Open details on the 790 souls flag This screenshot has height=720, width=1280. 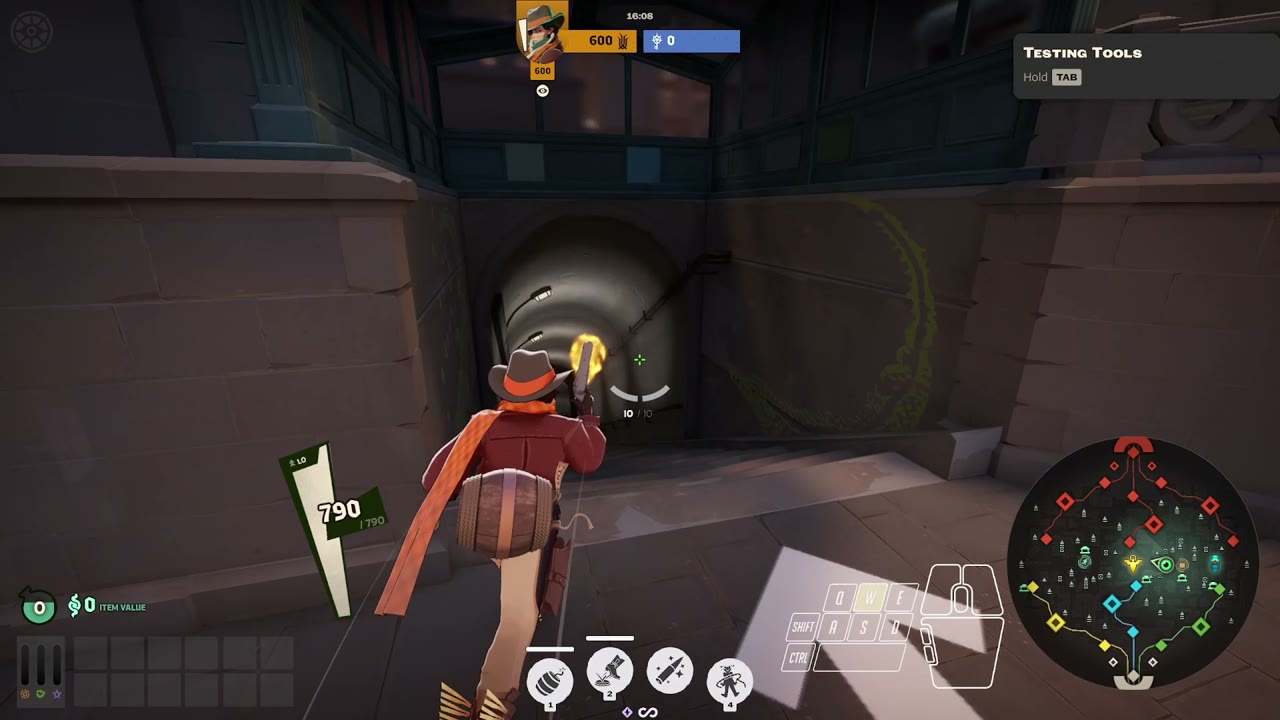(x=337, y=509)
